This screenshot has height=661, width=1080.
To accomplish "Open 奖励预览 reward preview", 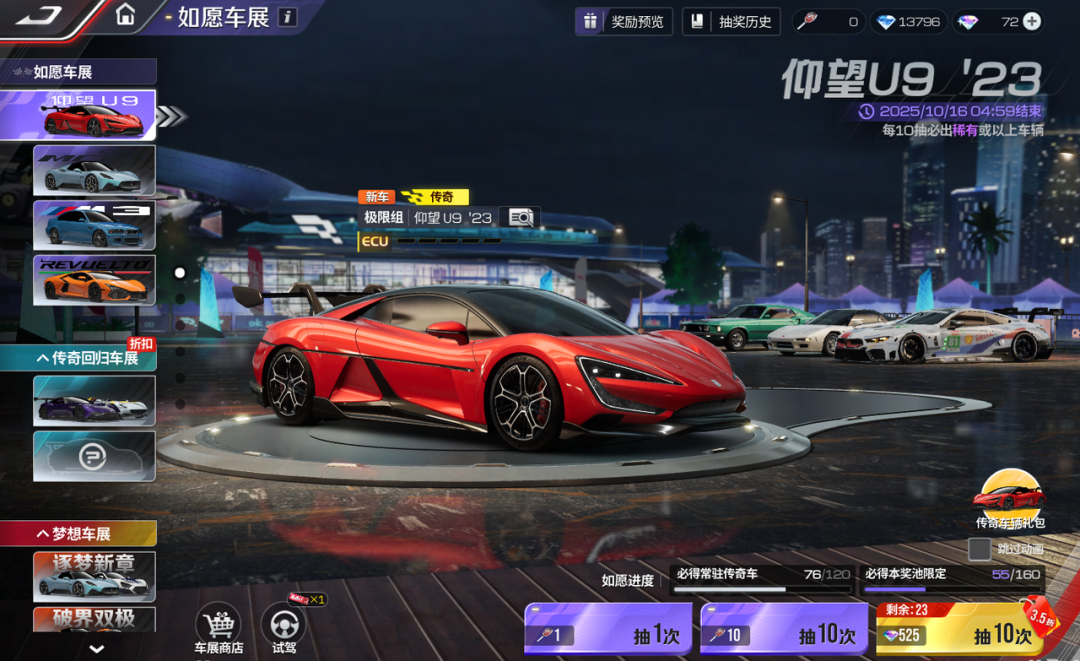I will (624, 21).
